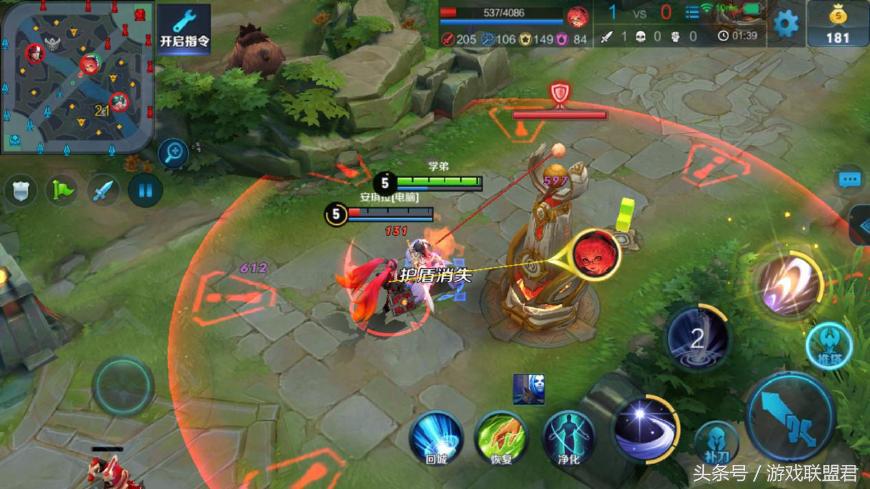Send the green flag signal
Image resolution: width=870 pixels, height=489 pixels.
pos(62,190)
